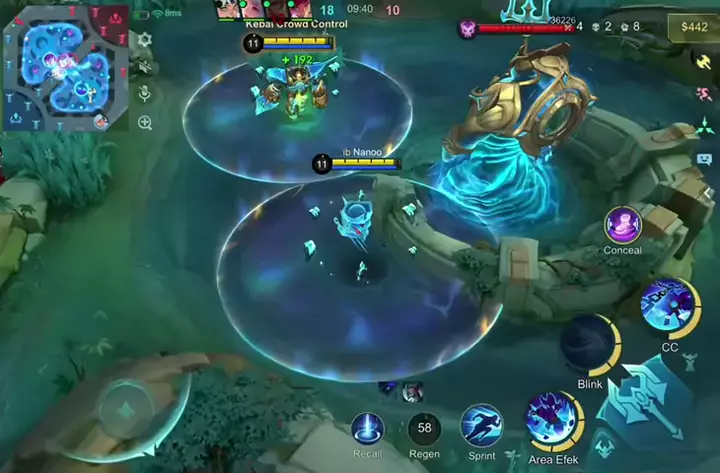Toggle the muted speaker icon
Image resolution: width=720 pixels, height=473 pixels.
[145, 67]
